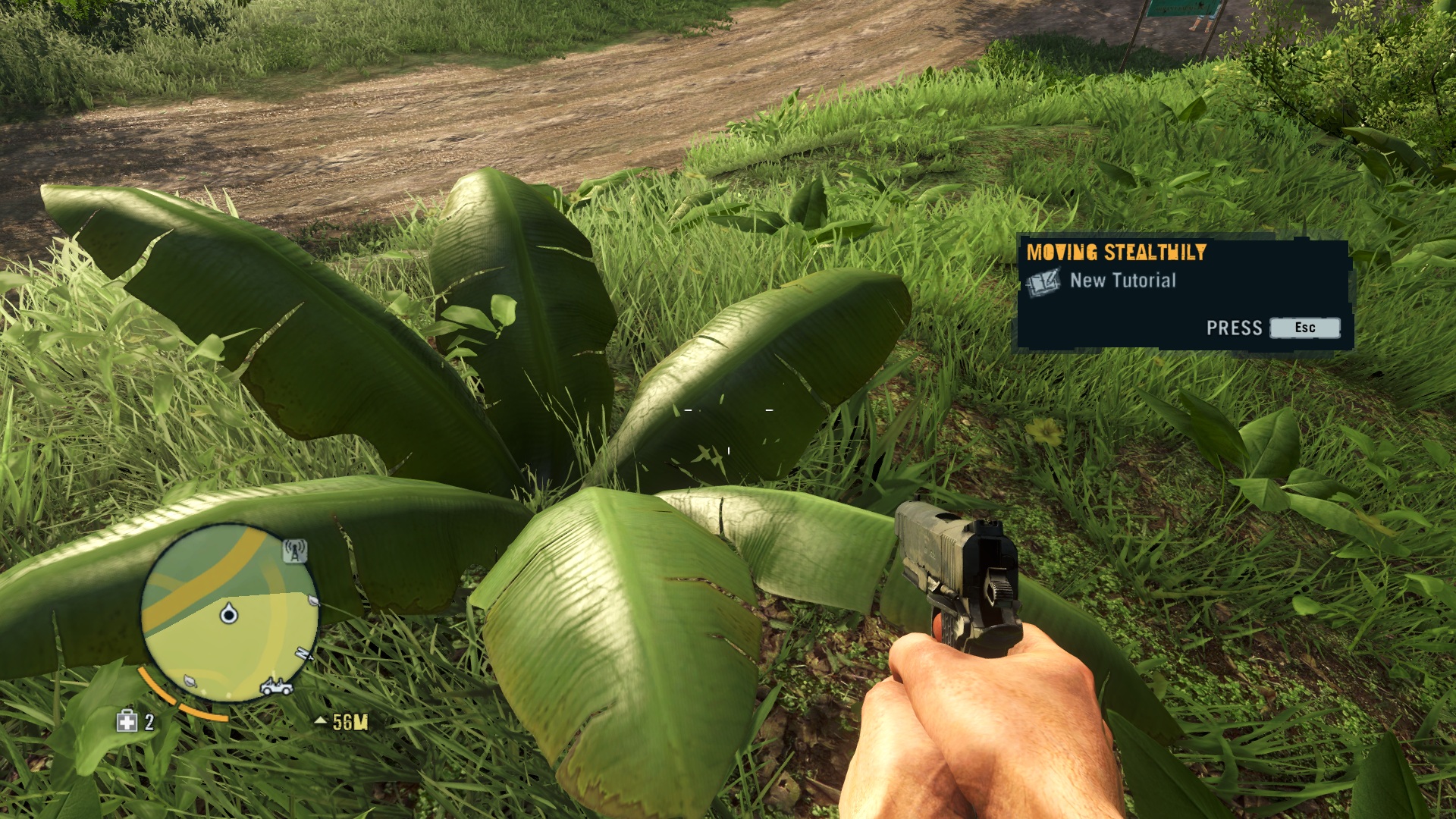The height and width of the screenshot is (819, 1456).
Task: Click the circular minimap
Action: click(229, 612)
